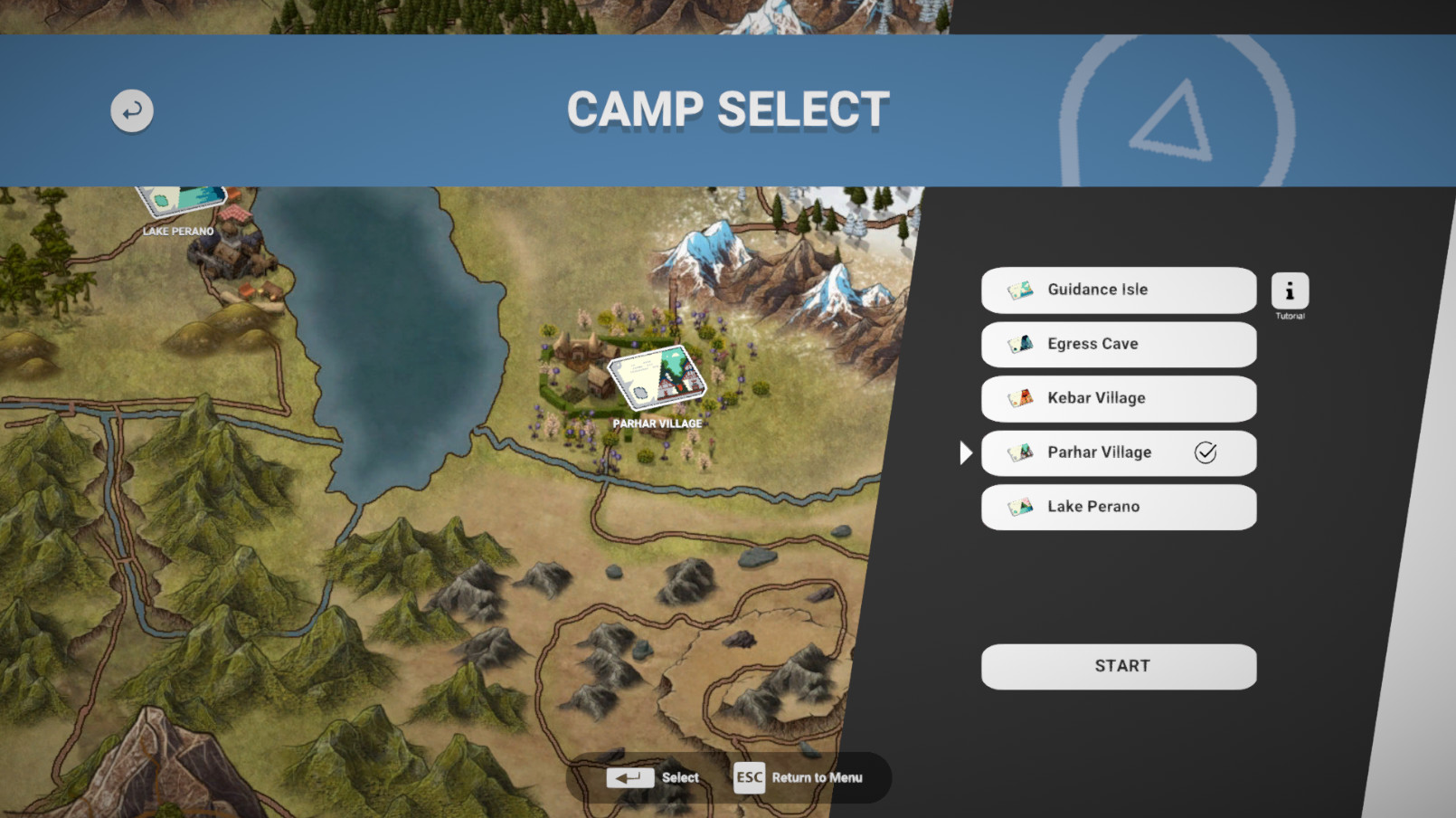1456x818 pixels.
Task: Pick the Kebar Village camp entry
Action: coord(1118,398)
